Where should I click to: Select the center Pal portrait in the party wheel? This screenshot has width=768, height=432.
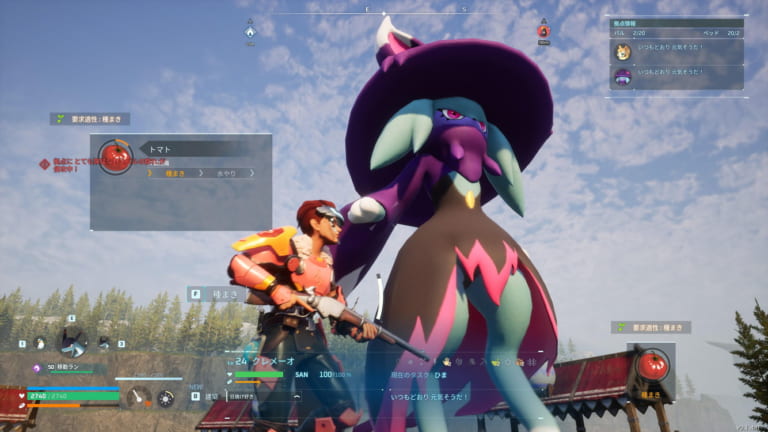[x=72, y=341]
